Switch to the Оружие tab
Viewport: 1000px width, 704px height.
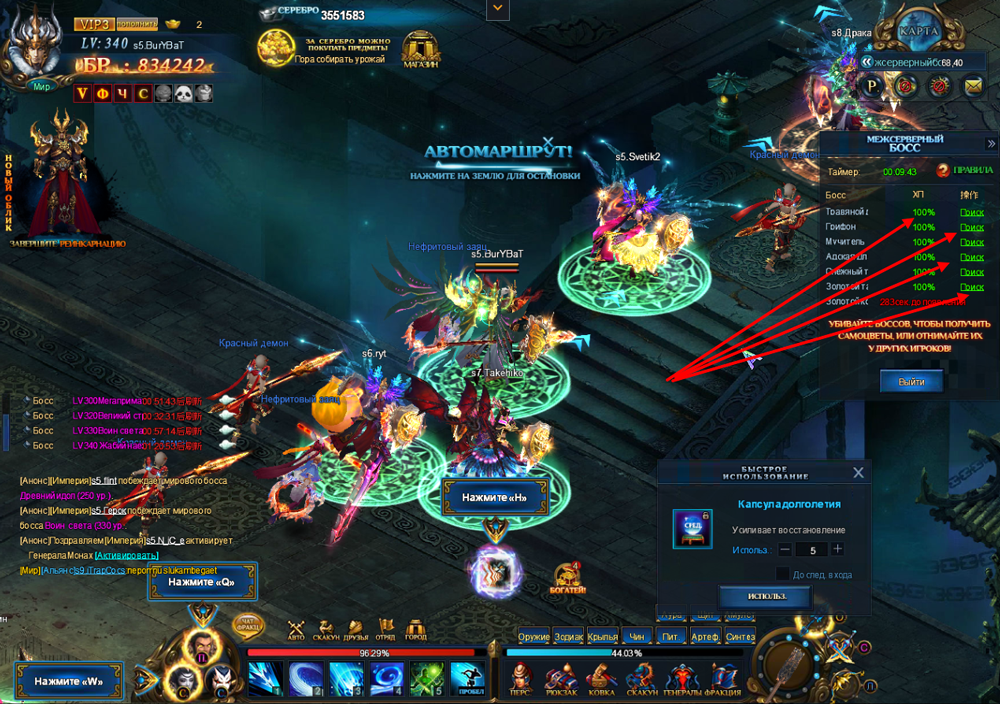(x=534, y=636)
